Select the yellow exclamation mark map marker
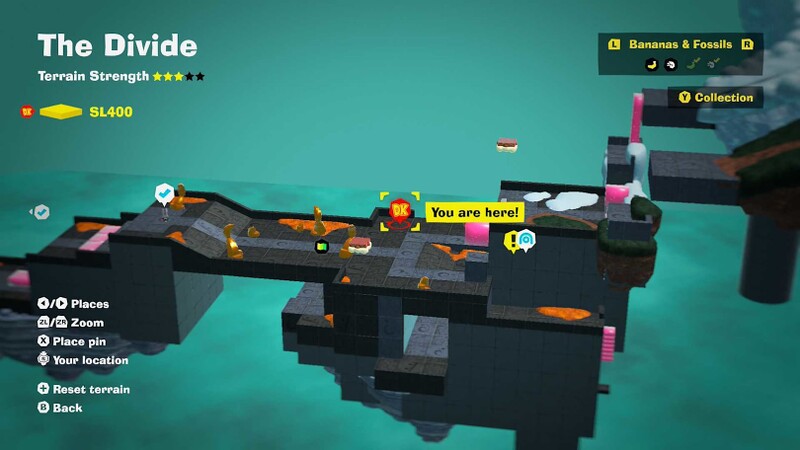 click(x=511, y=240)
